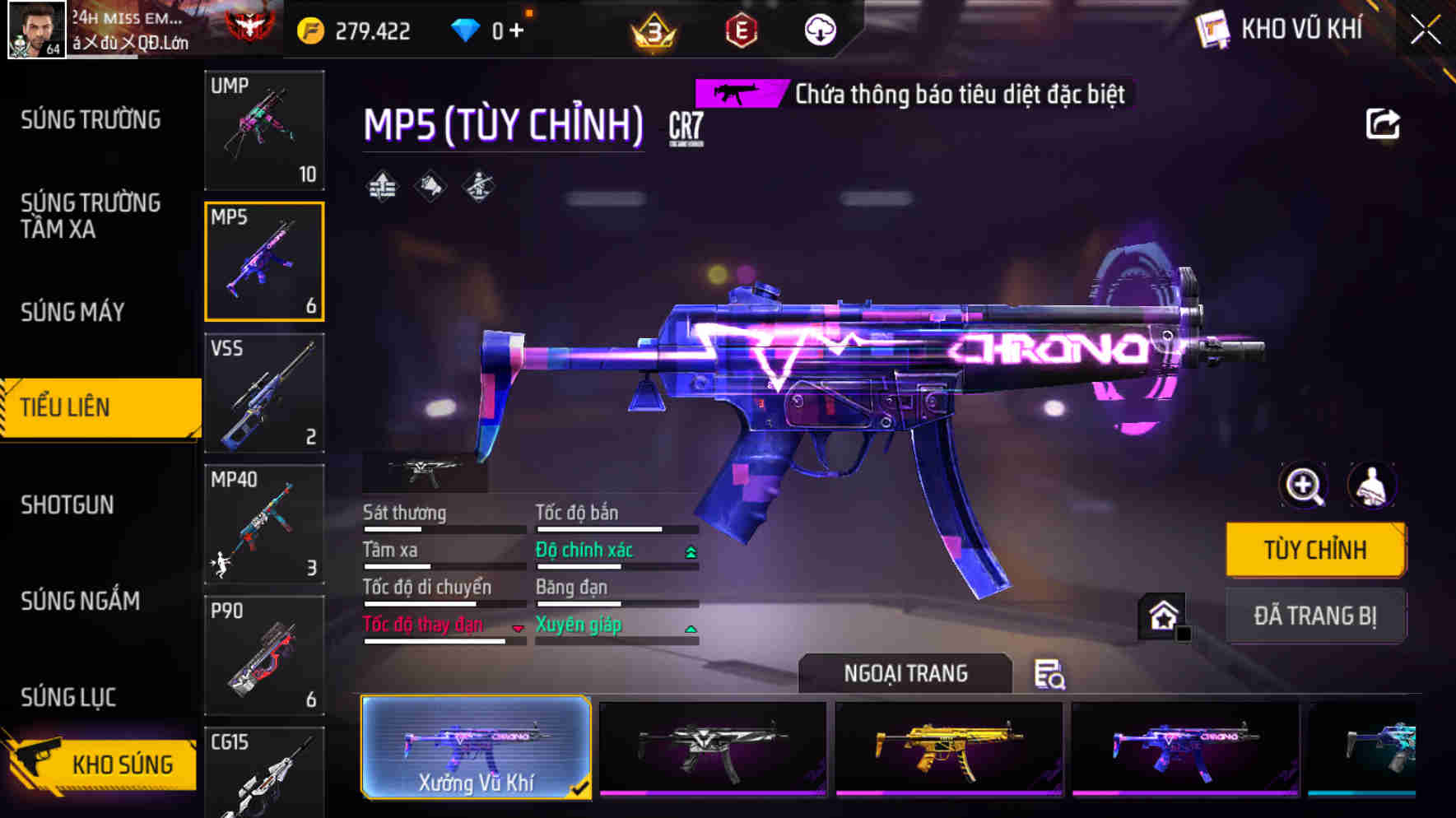Select the UMP weapon tile

[264, 130]
